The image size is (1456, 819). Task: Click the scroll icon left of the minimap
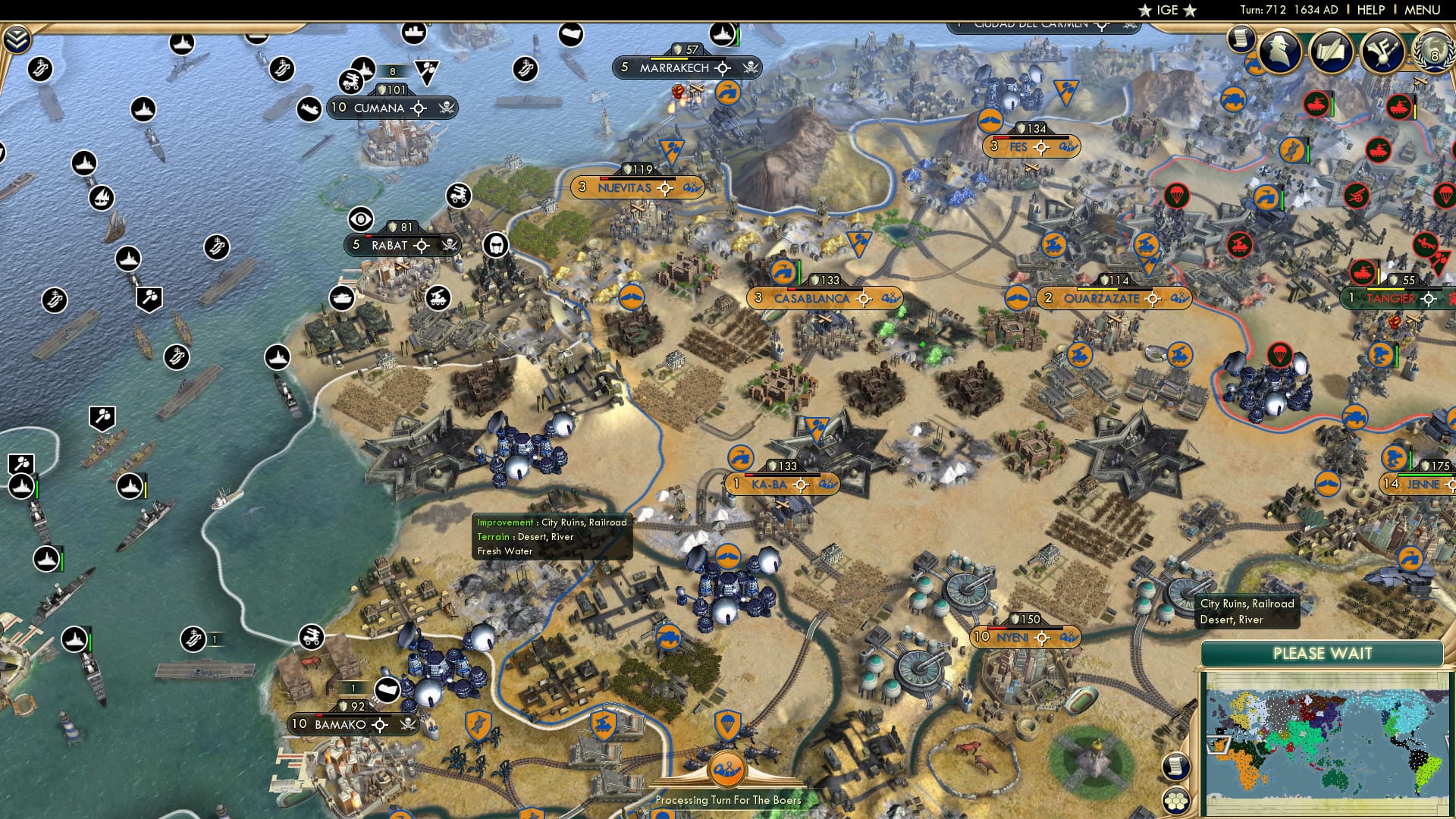point(1176,767)
